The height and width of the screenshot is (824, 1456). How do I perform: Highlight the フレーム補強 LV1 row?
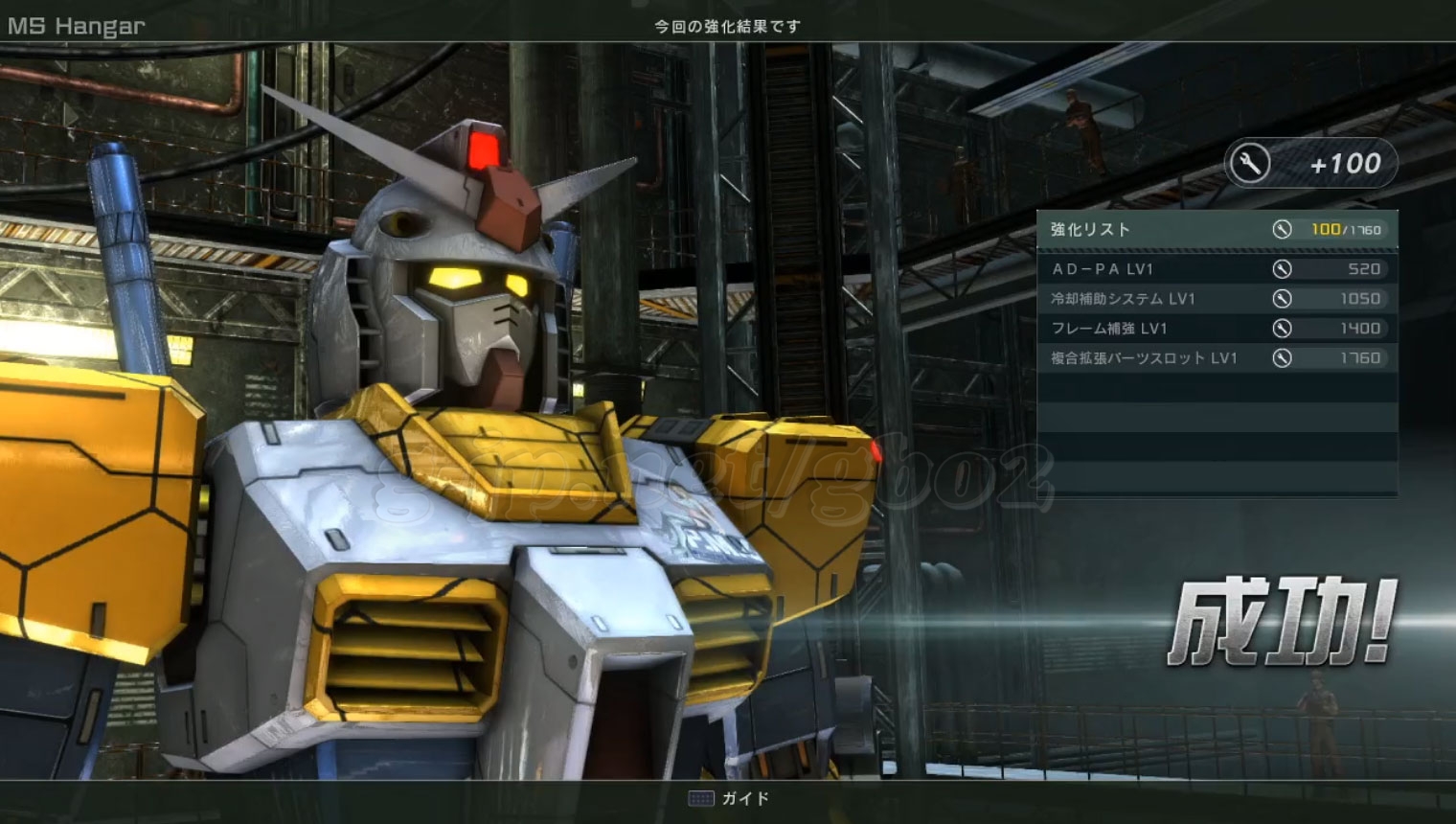click(x=1216, y=329)
